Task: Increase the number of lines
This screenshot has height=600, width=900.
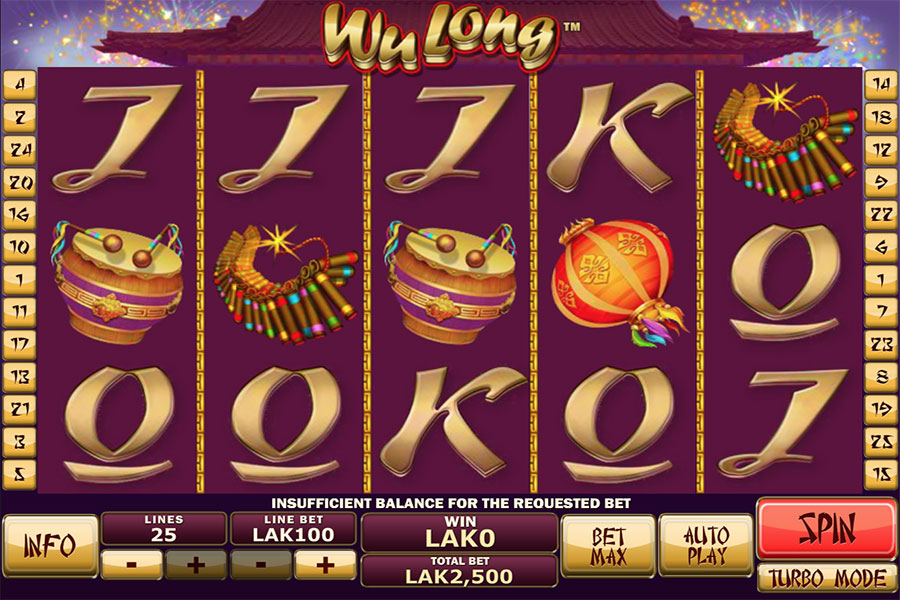Action: point(196,565)
